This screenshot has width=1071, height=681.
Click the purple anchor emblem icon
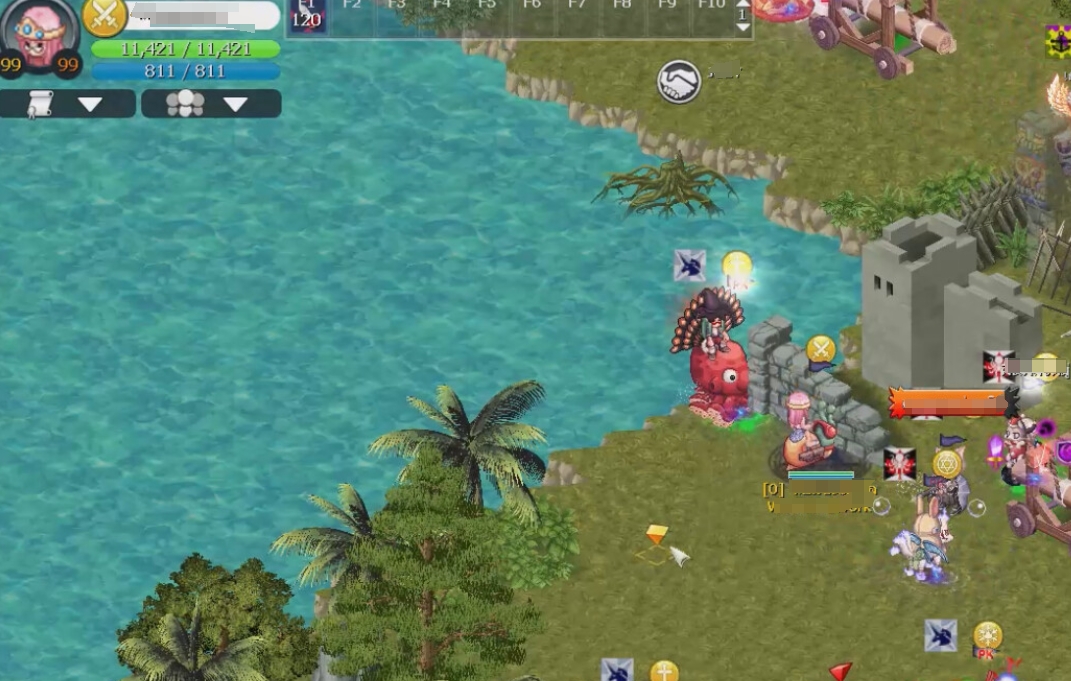click(x=1058, y=42)
